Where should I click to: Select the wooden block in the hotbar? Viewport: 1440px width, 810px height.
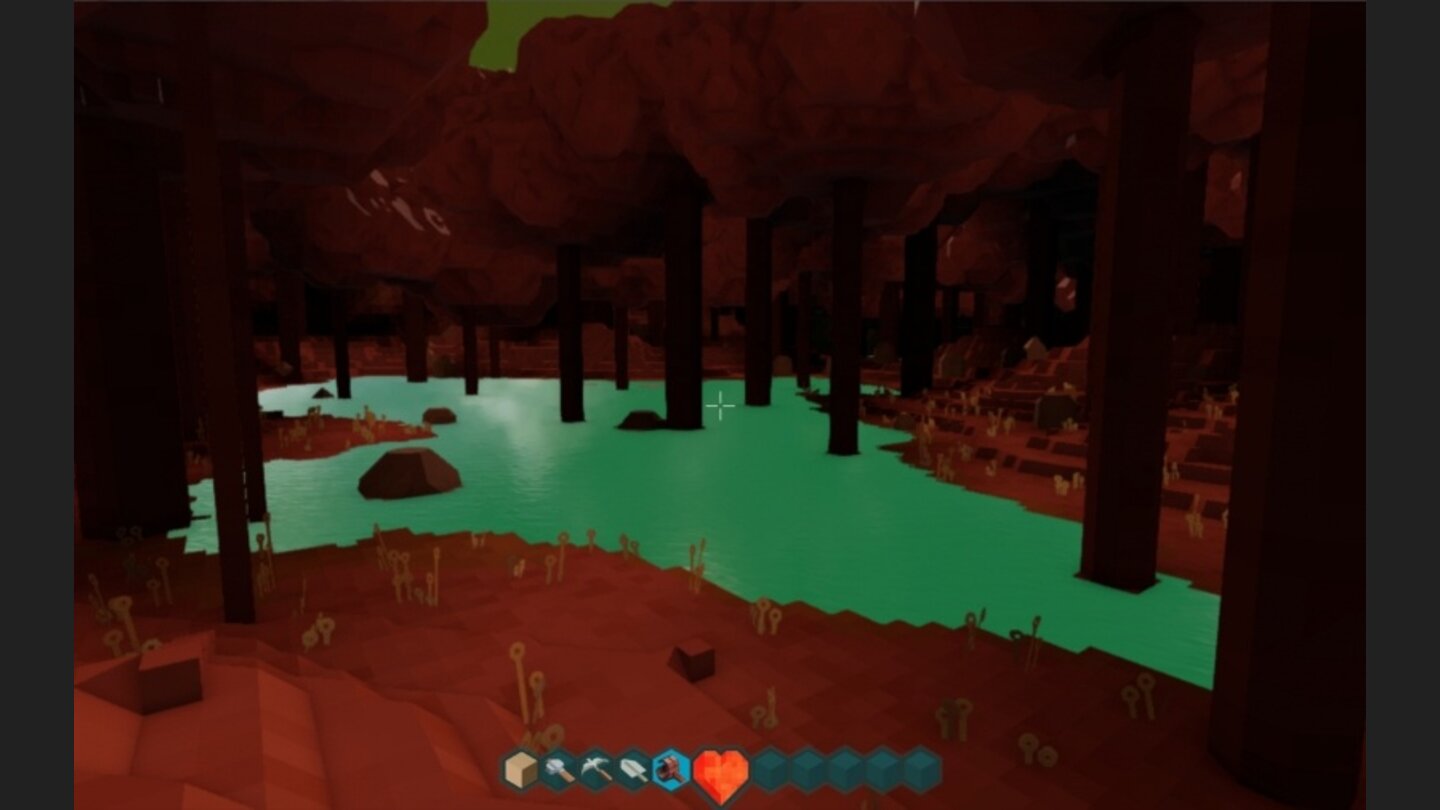(520, 770)
